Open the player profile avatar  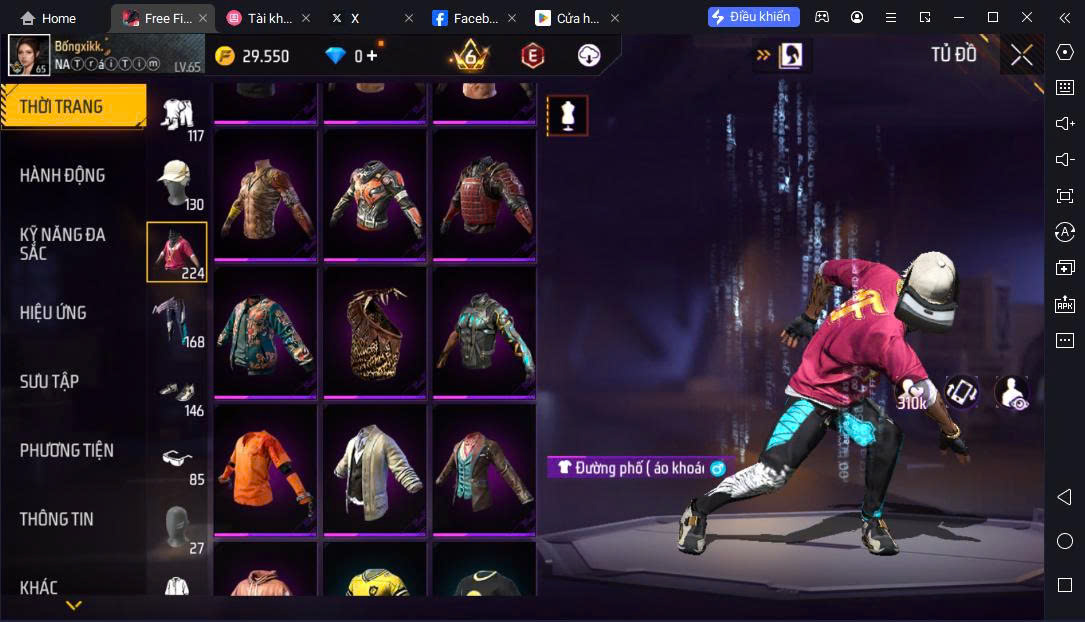click(x=29, y=56)
